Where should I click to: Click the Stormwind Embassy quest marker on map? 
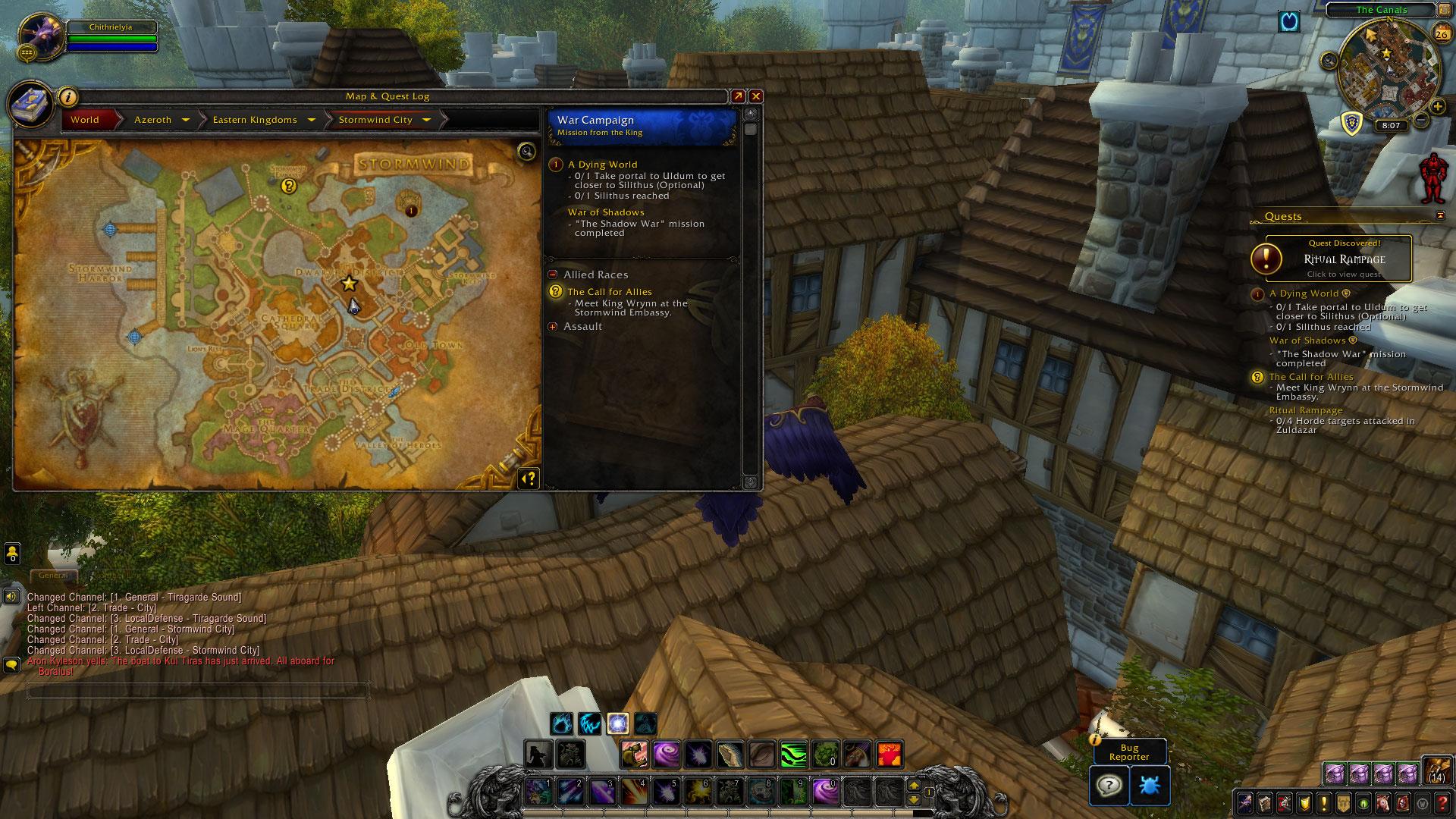288,186
